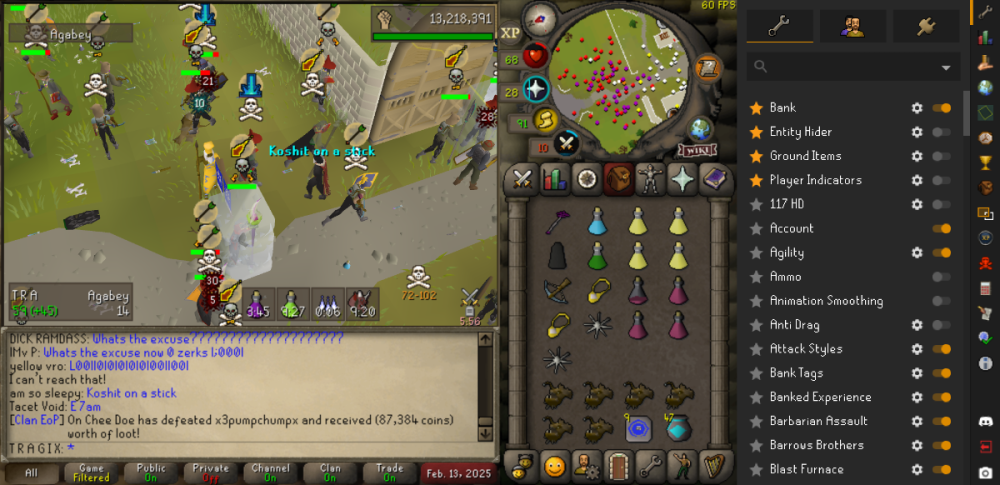Toggle the XP drops button
1000x485 pixels.
510,32
